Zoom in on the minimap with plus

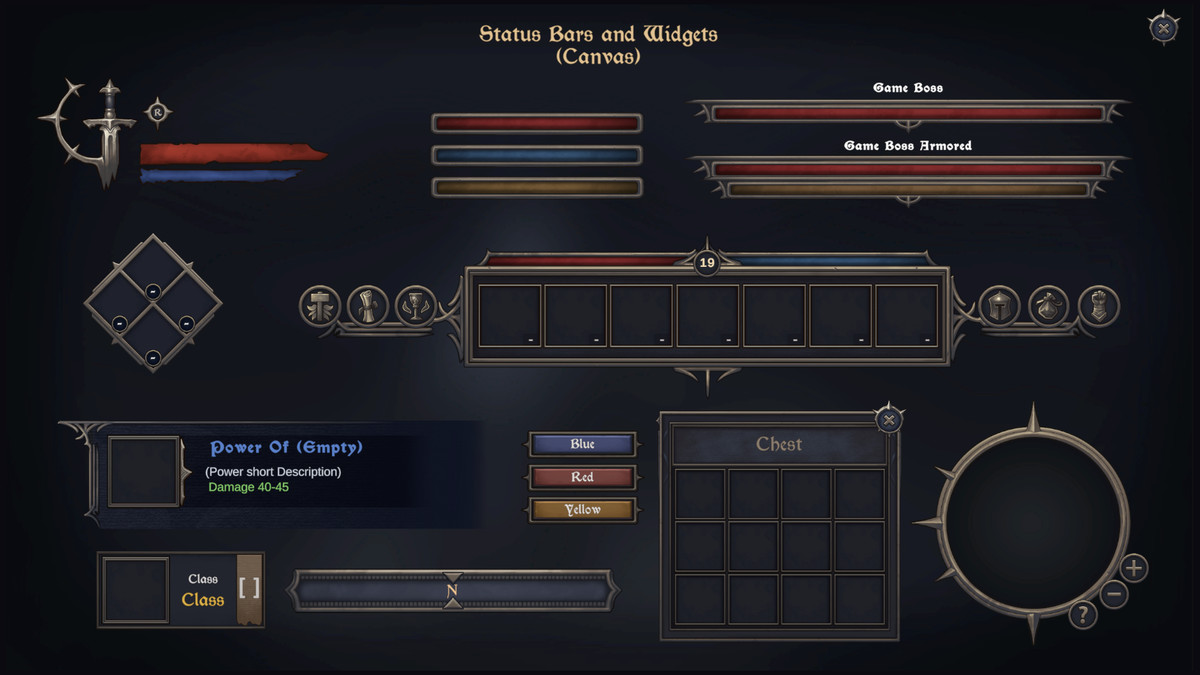pos(1133,569)
